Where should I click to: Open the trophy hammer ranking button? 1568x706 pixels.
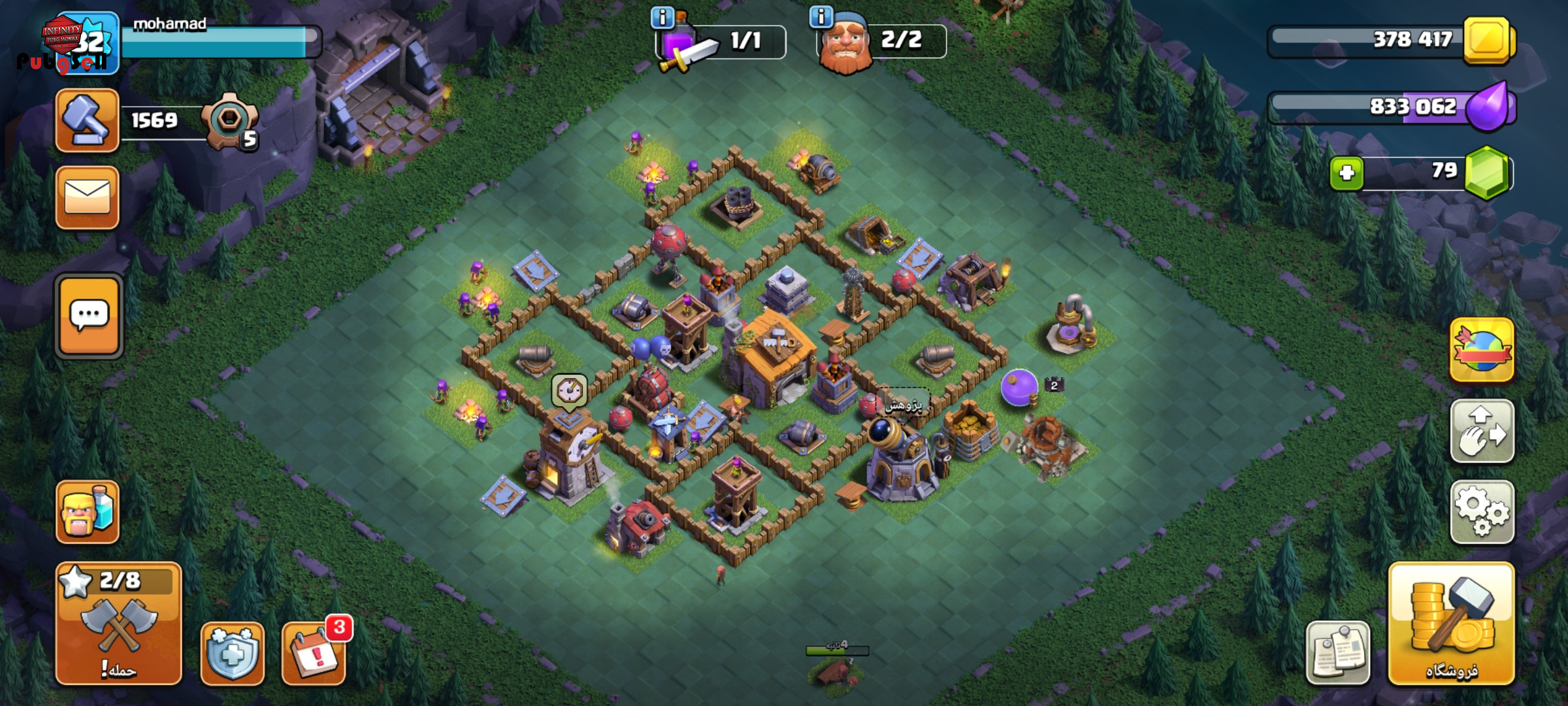point(88,120)
